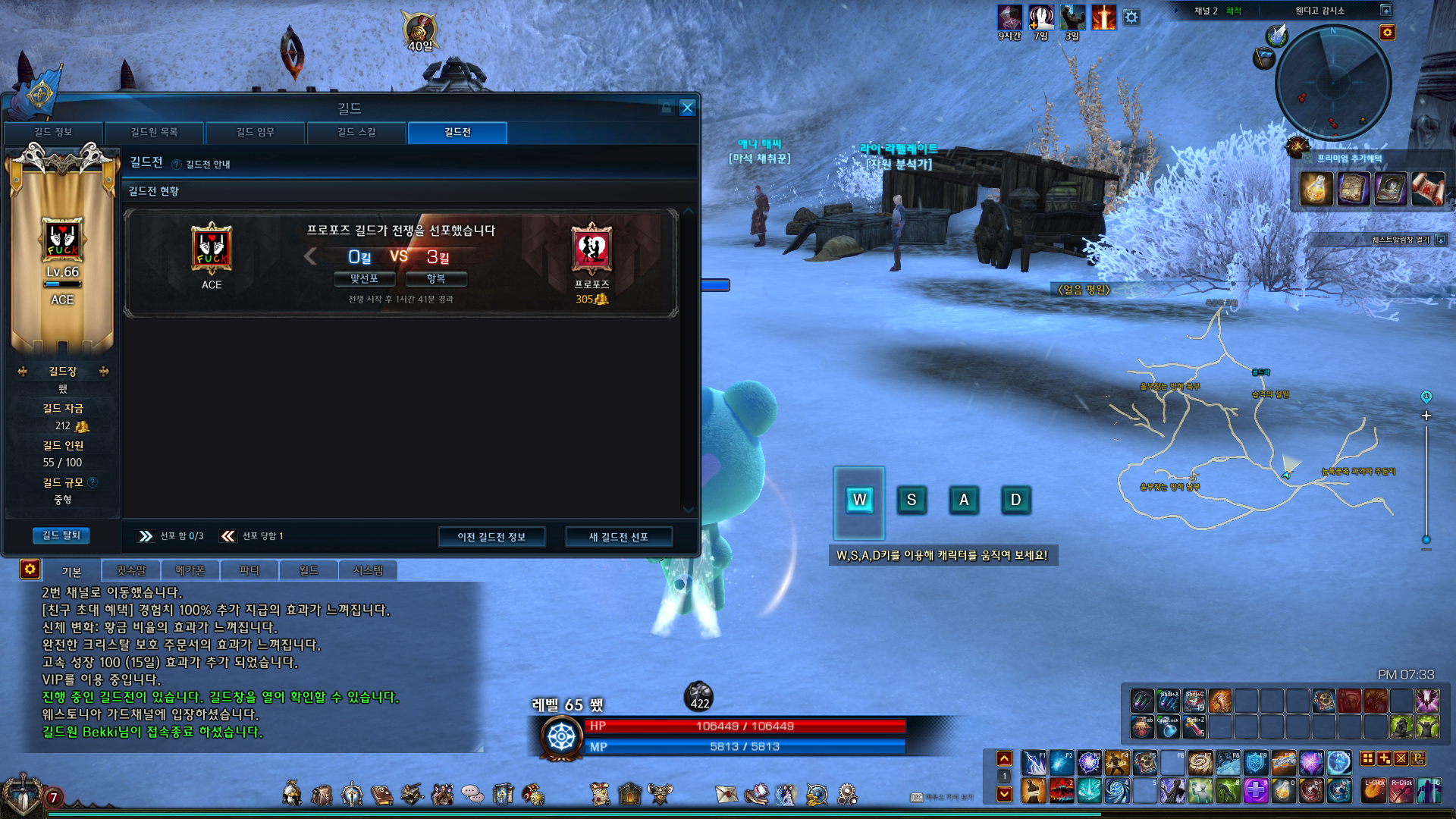
Task: Click the 길드 탈퇴 leave guild button
Action: [x=61, y=535]
